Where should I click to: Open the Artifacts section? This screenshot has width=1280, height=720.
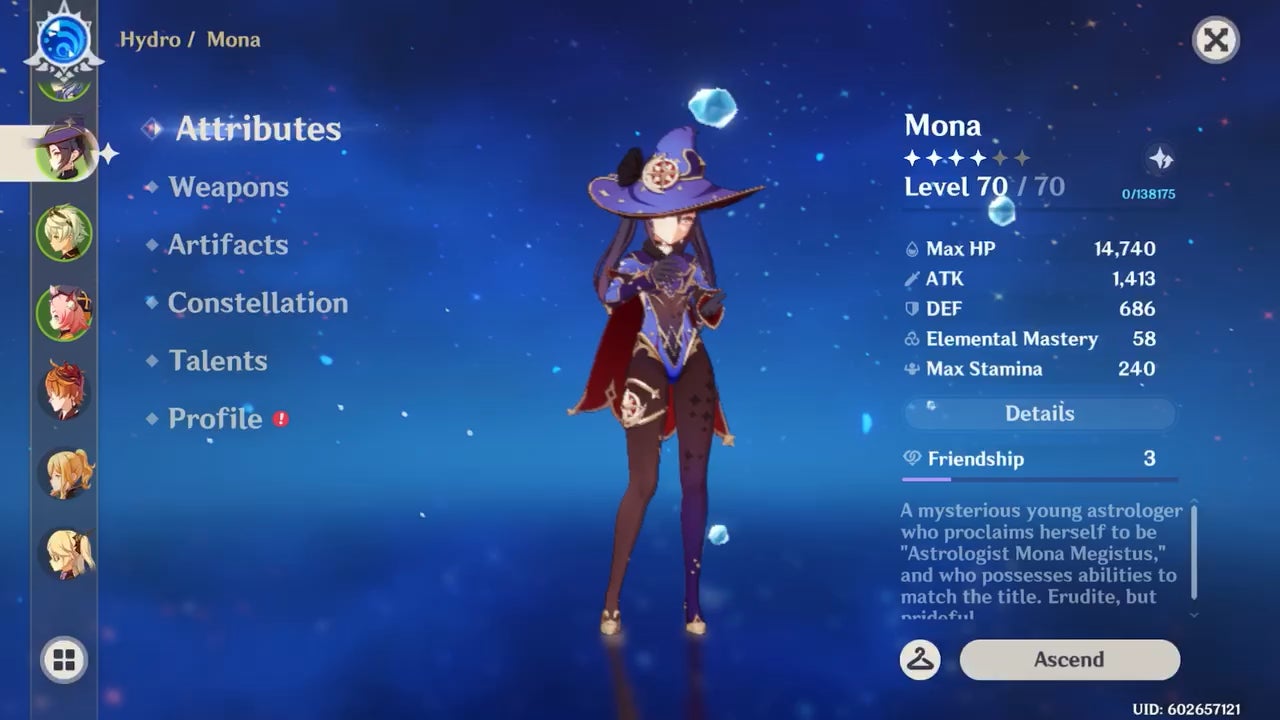(x=228, y=245)
